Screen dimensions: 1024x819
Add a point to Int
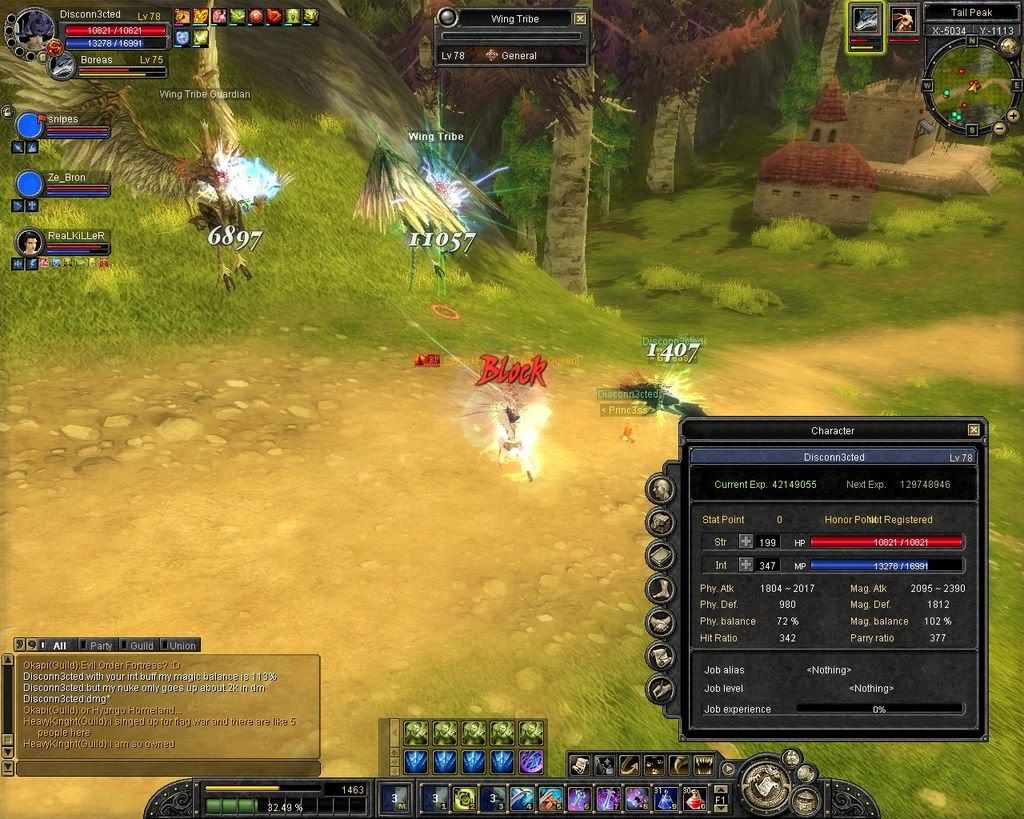pyautogui.click(x=746, y=565)
